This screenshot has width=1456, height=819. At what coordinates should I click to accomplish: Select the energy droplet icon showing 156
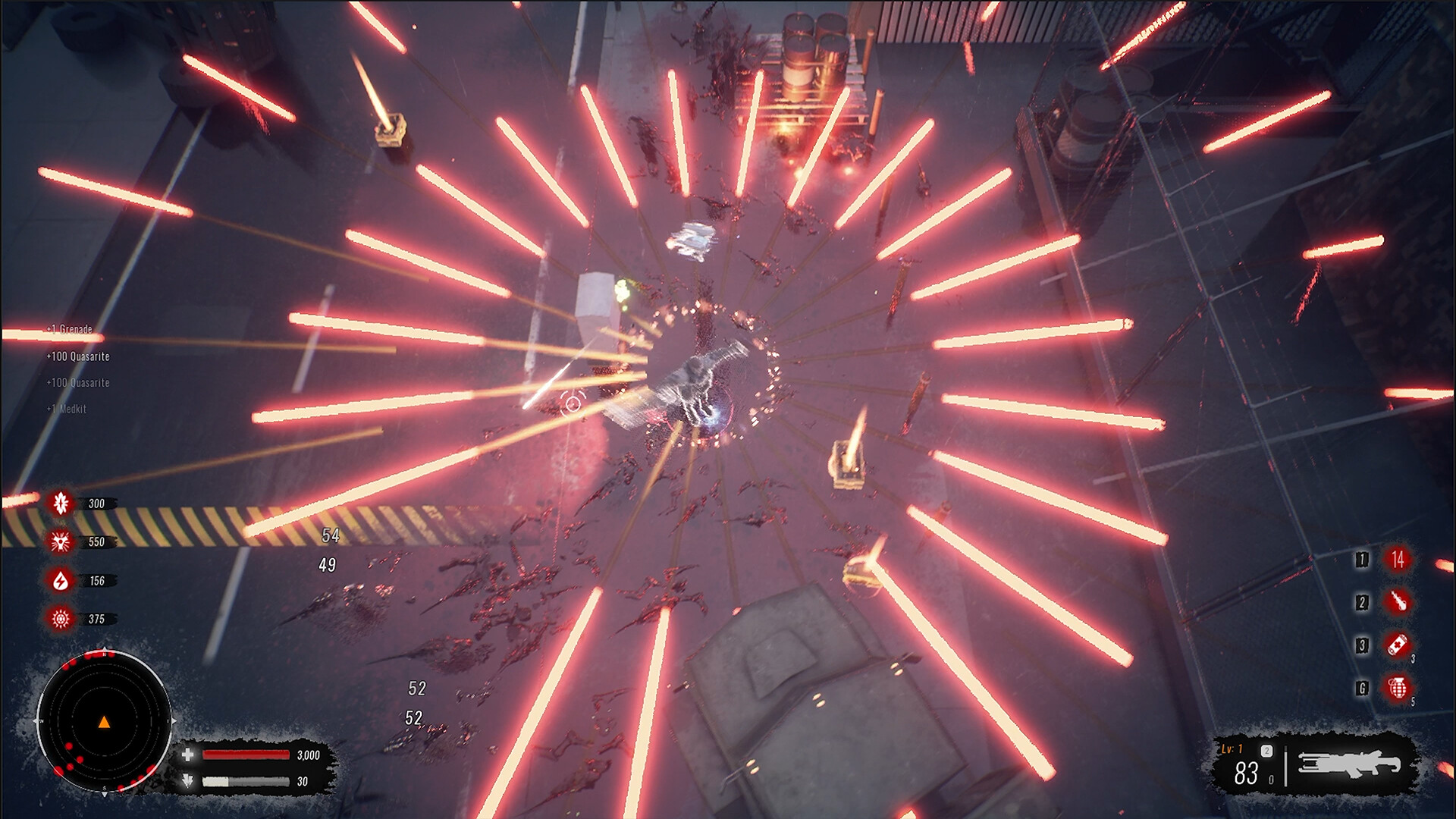coord(62,581)
